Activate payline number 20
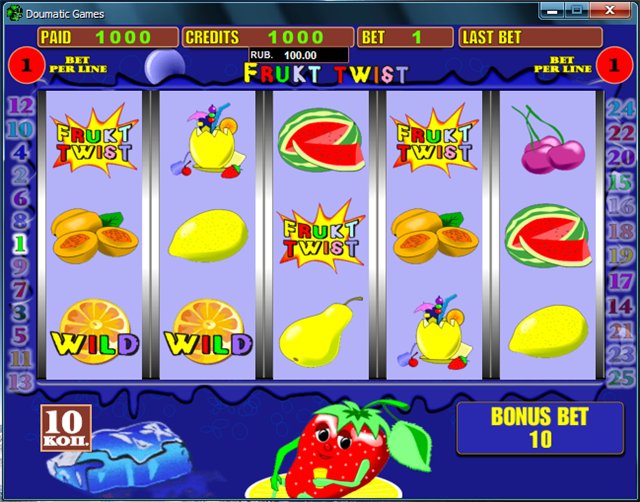 pos(620,157)
